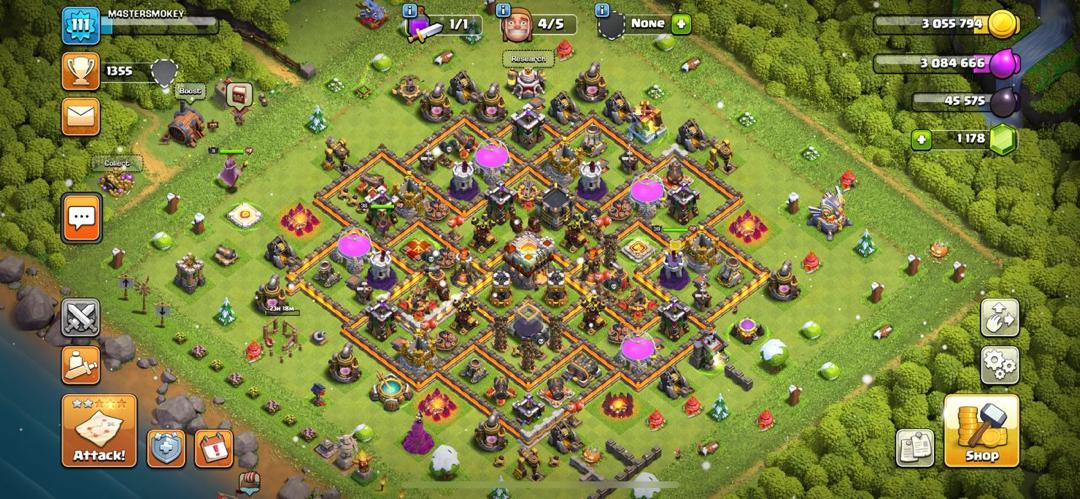Show info for the 1/1 laboratory counter
The height and width of the screenshot is (499, 1080).
click(x=409, y=10)
